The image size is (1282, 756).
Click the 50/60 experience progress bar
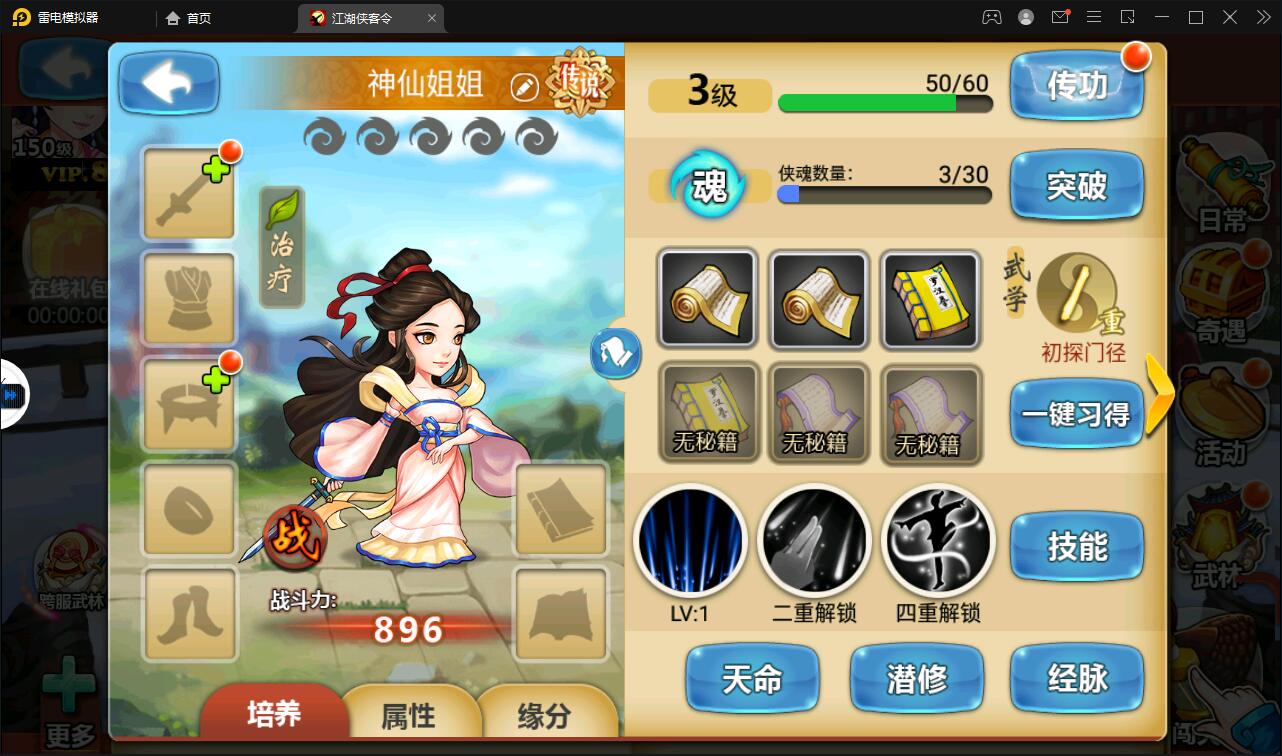(884, 103)
